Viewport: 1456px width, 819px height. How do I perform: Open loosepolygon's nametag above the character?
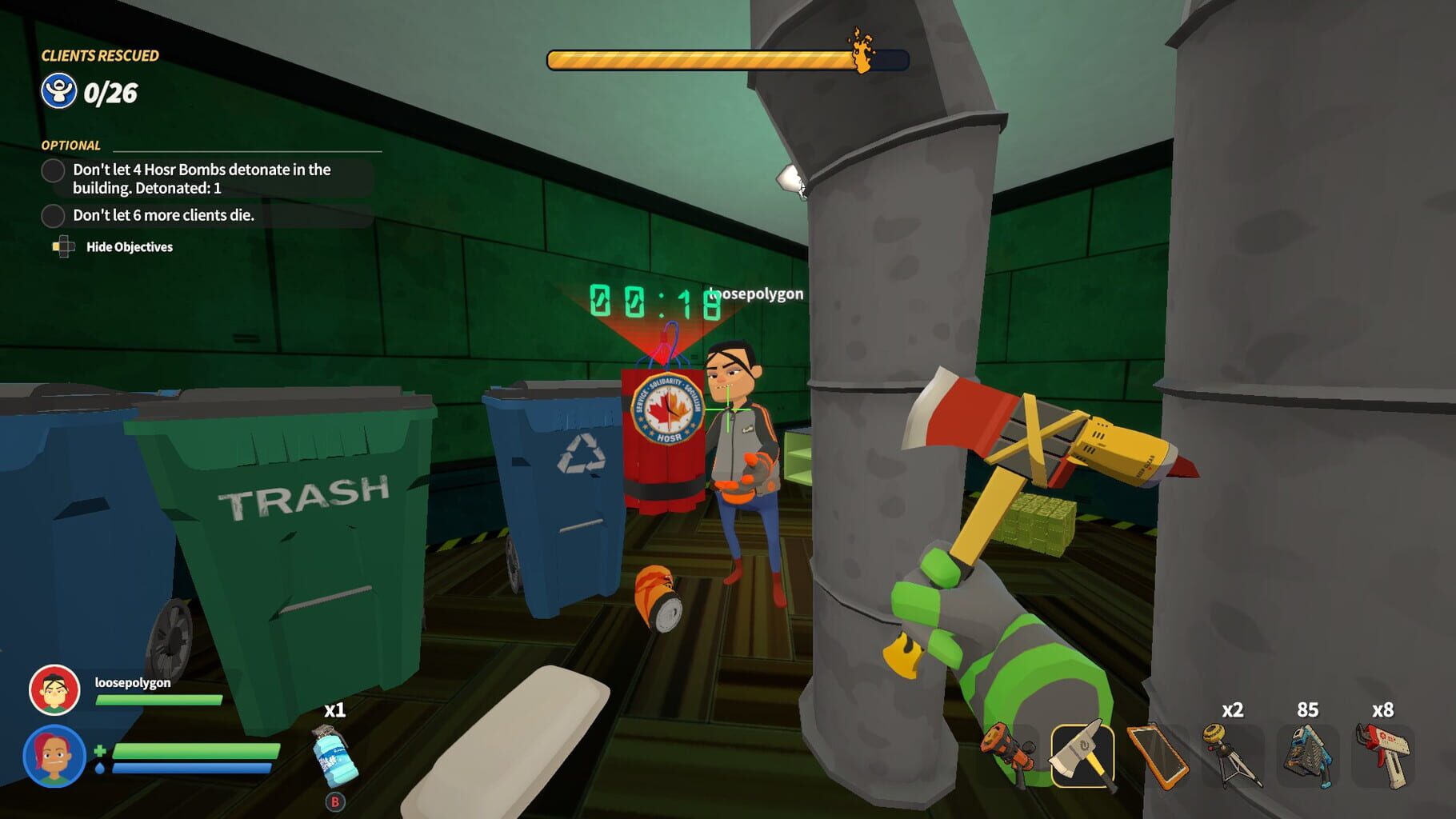(x=750, y=294)
